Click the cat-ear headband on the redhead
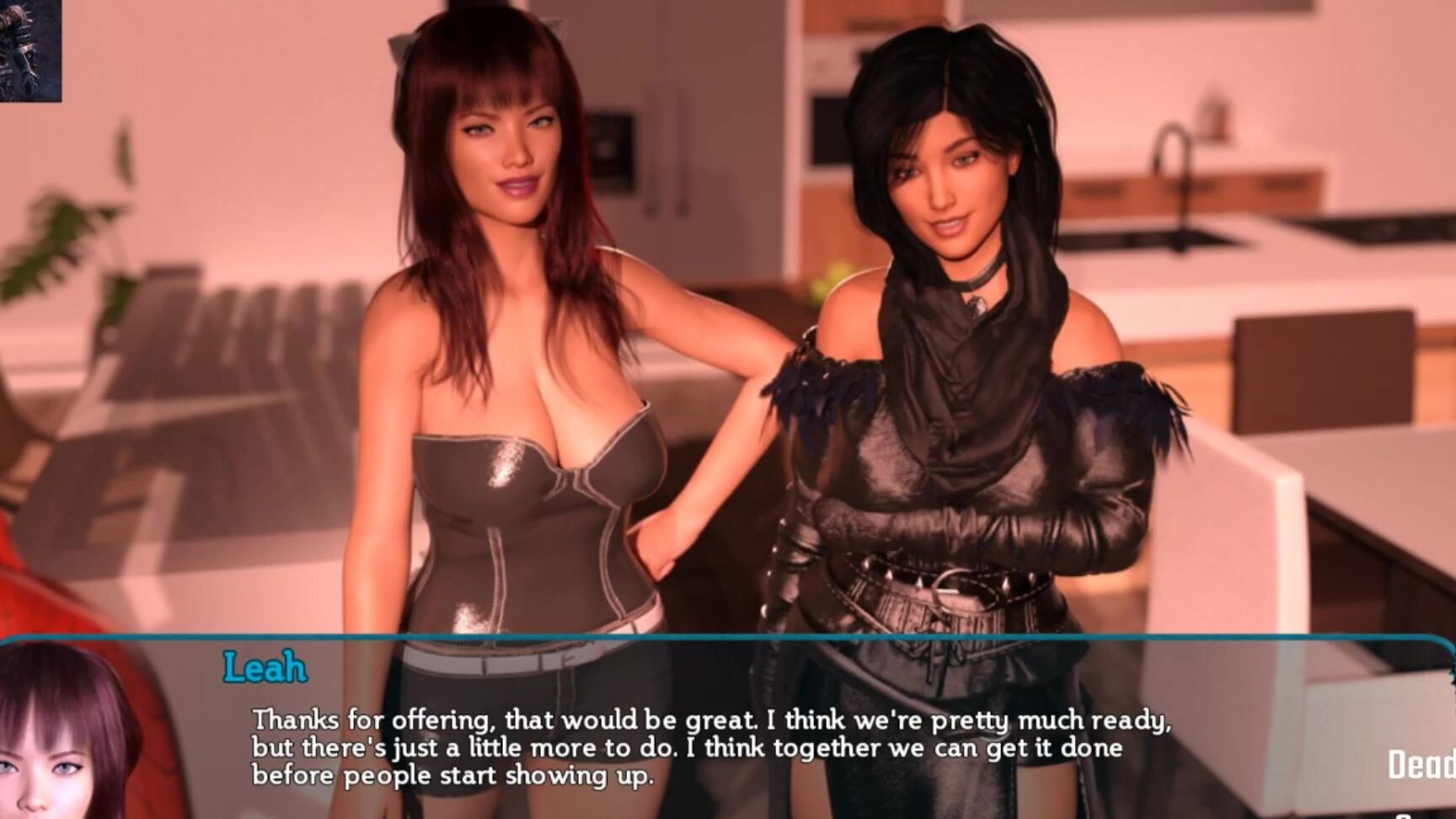 click(396, 46)
